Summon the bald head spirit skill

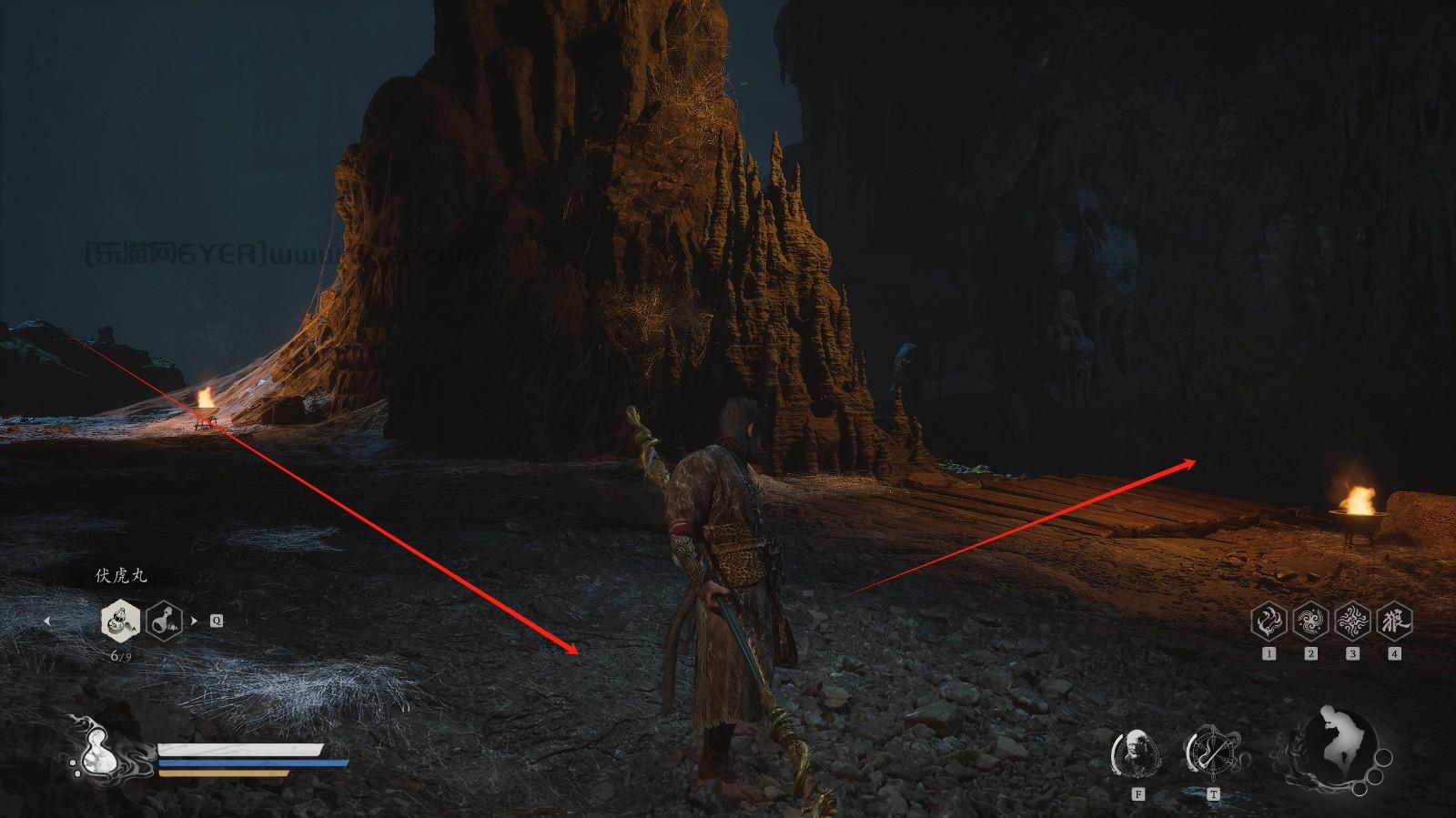(x=1137, y=753)
